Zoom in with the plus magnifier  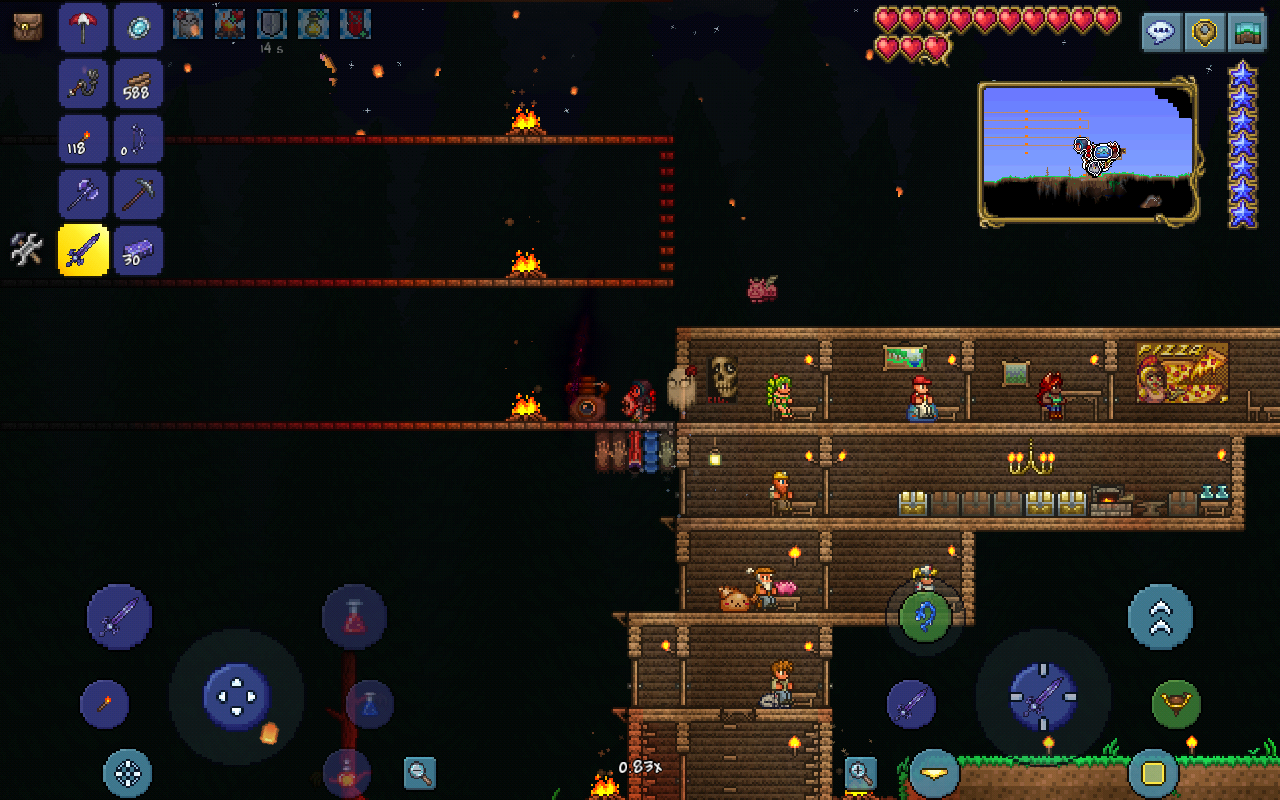(x=860, y=772)
